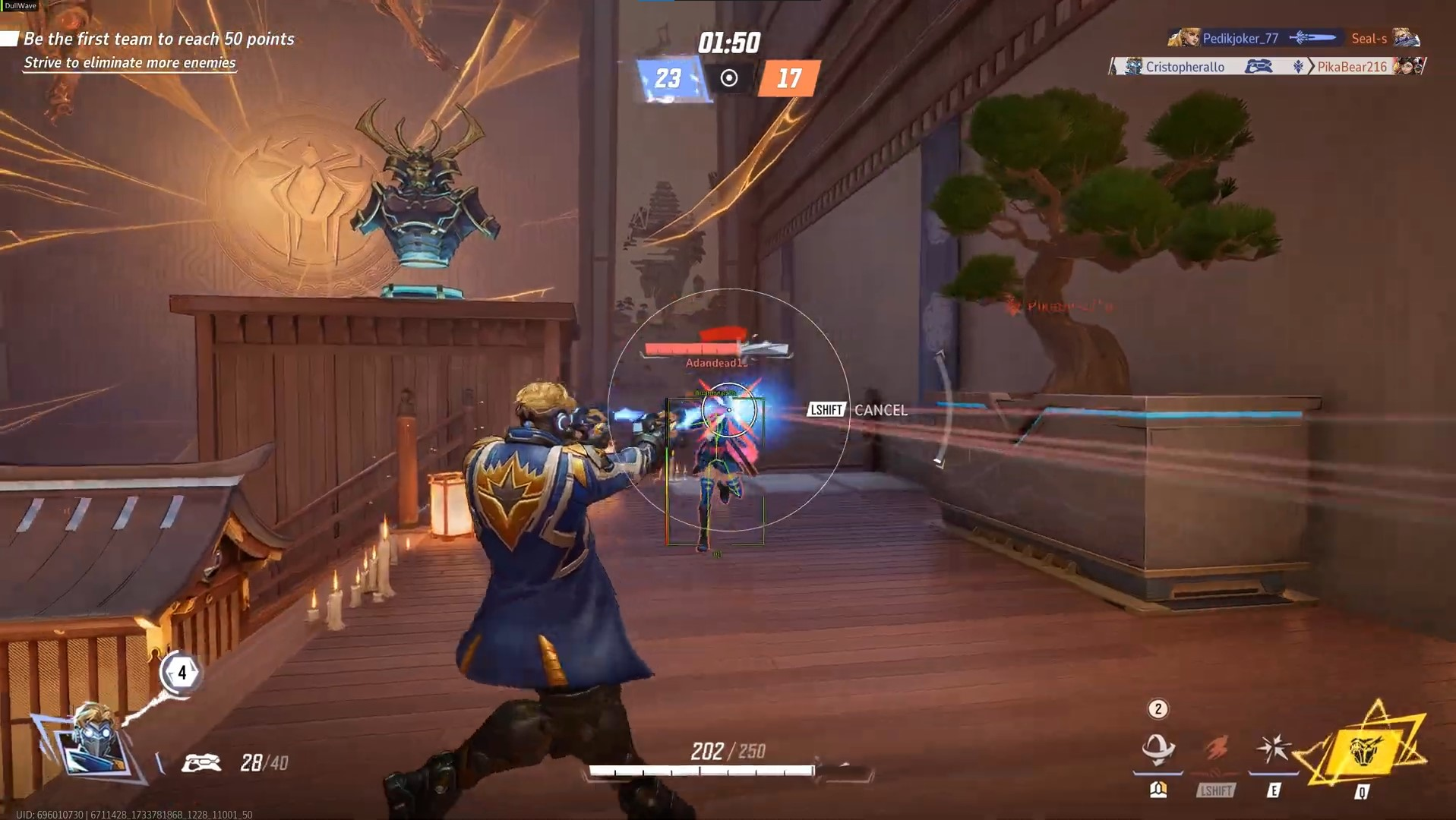Activate the spinning dodge ability icon

click(1158, 749)
